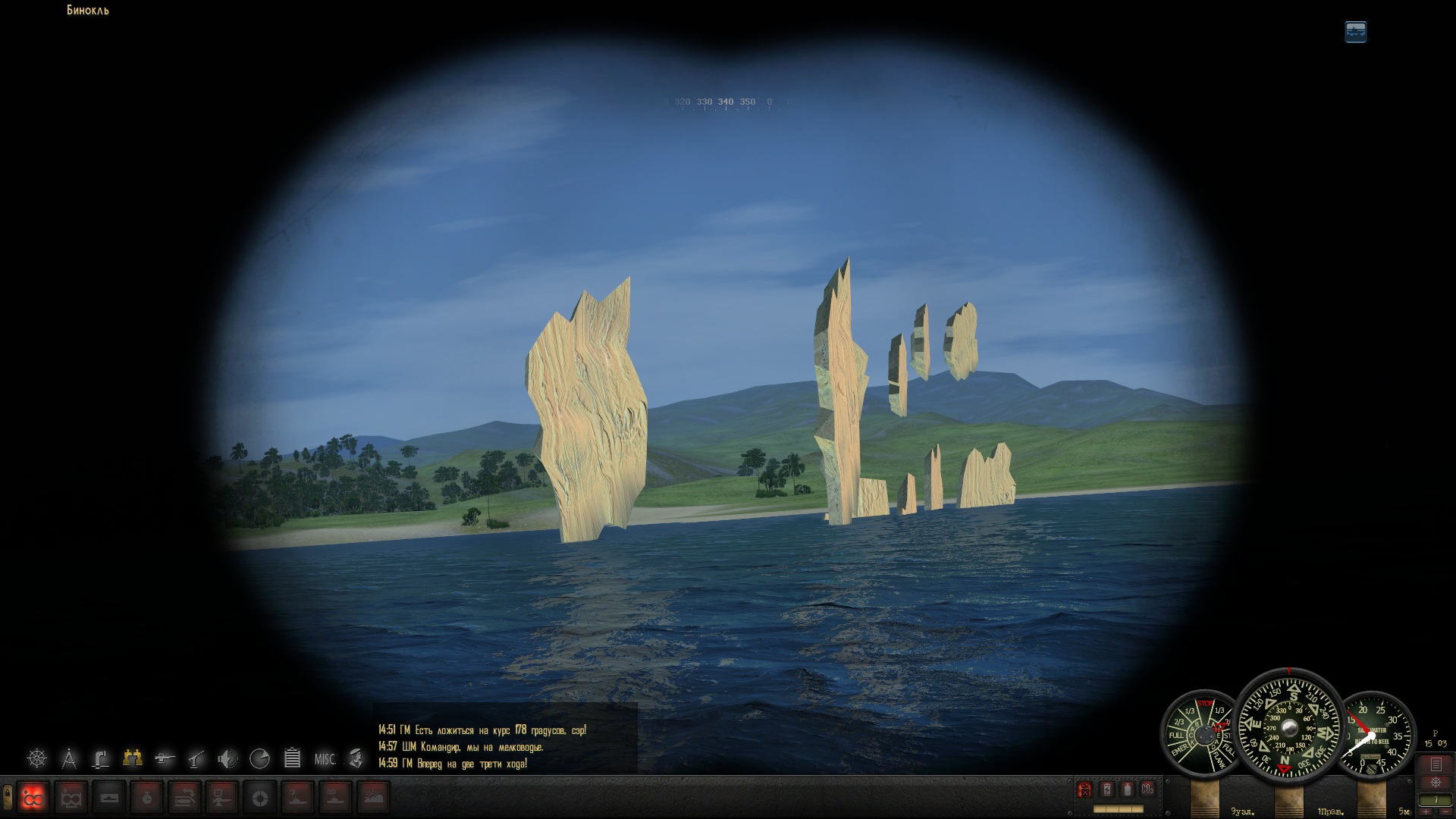Open the radar screen icon
Image resolution: width=1456 pixels, height=819 pixels.
(x=259, y=758)
